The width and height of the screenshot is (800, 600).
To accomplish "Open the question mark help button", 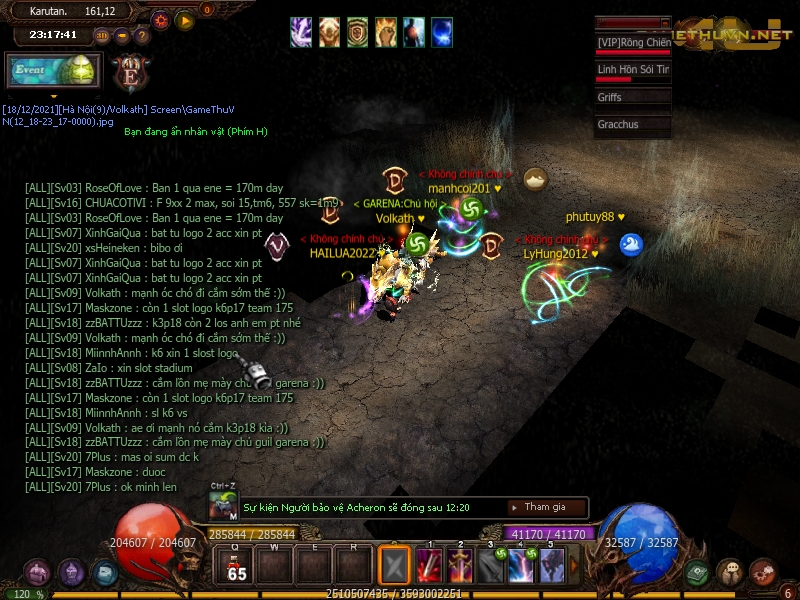I will click(x=141, y=36).
